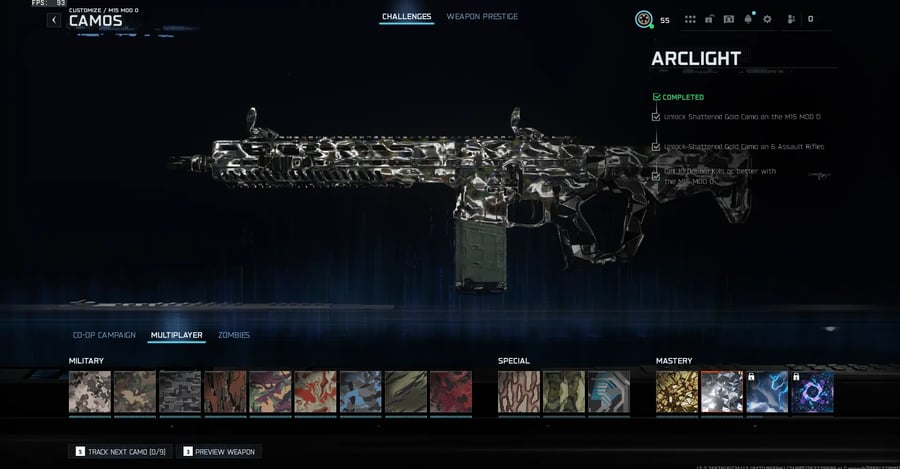The width and height of the screenshot is (900, 469).
Task: Choose the gold shattered Mastery camo
Action: coord(677,392)
